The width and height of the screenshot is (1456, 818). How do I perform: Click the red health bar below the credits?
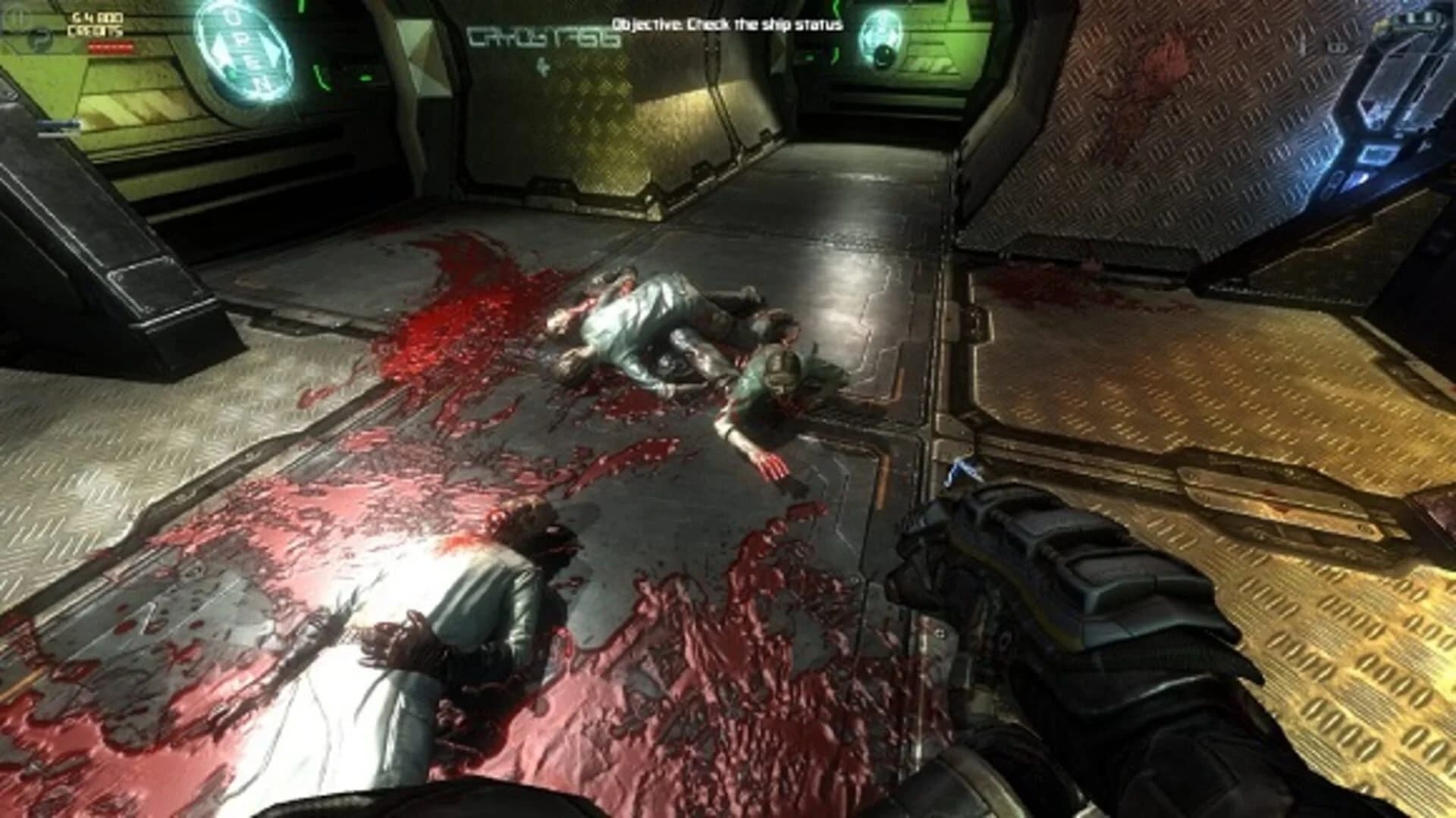(x=110, y=45)
